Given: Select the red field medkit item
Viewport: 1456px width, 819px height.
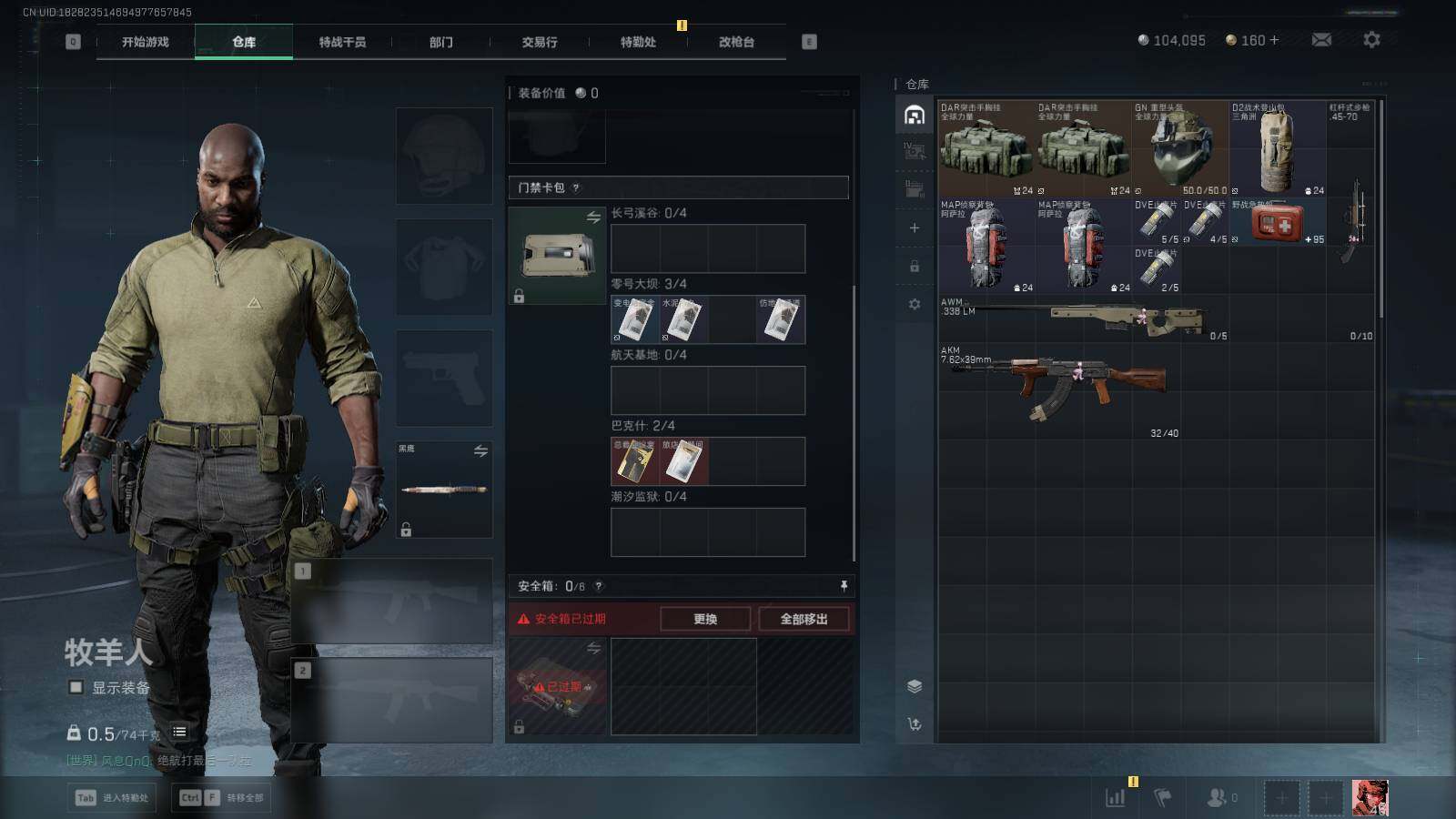Looking at the screenshot, I should (1277, 222).
